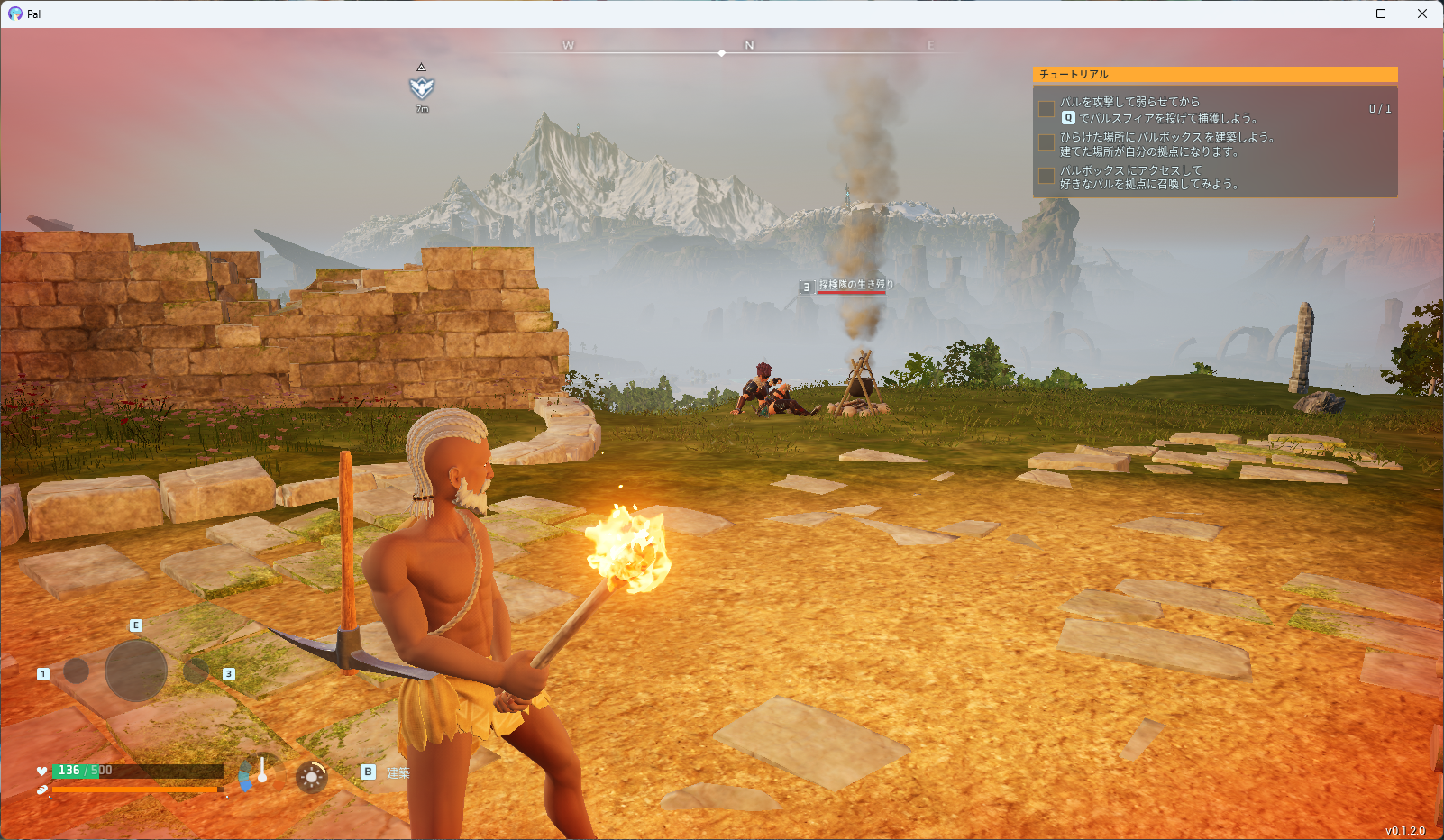The image size is (1444, 840).
Task: Minimize the Pal window
Action: point(1340,14)
